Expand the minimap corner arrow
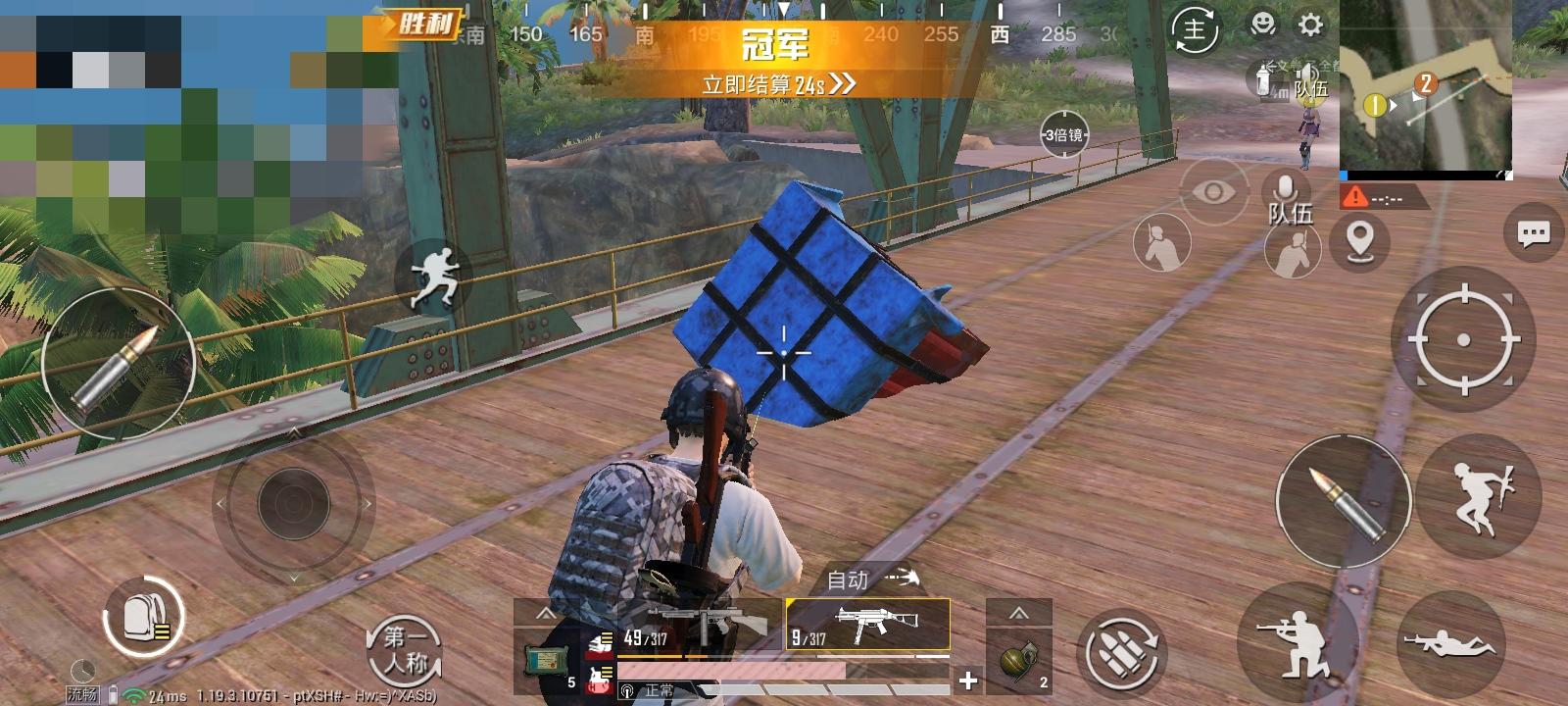Screen dimensions: 1568x706 pyautogui.click(x=1506, y=175)
